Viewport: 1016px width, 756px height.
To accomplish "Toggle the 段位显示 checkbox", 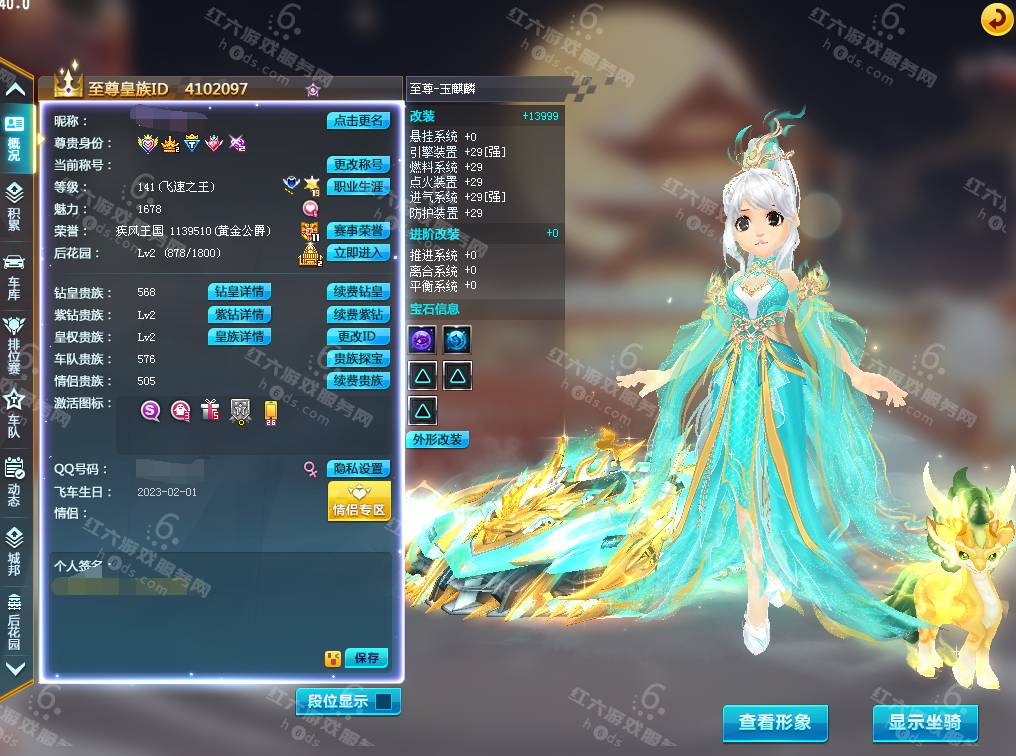I will pos(383,701).
